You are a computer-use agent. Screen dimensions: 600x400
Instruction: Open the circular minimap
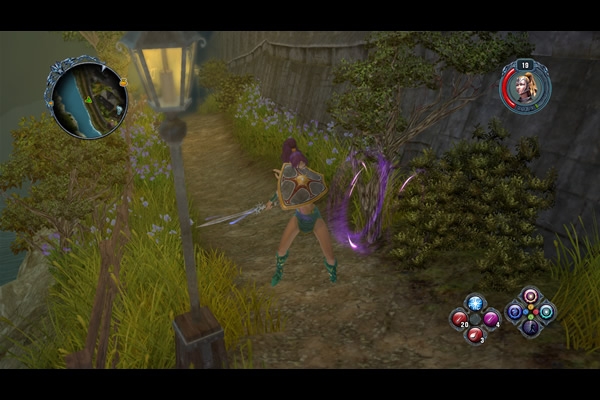click(x=86, y=97)
